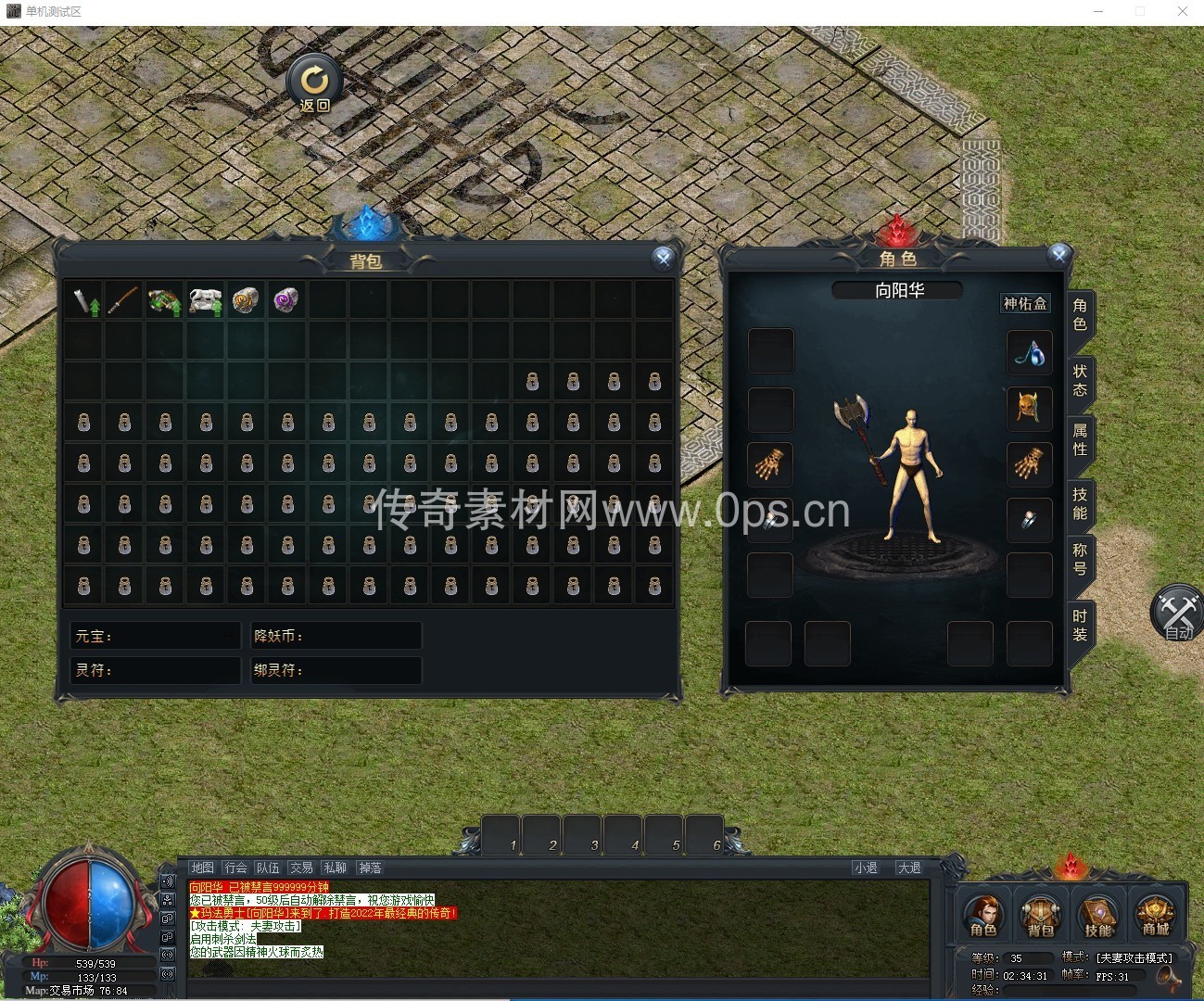Switch to the 属性 attributes tab
Image resolution: width=1204 pixels, height=1001 pixels.
click(x=1080, y=439)
